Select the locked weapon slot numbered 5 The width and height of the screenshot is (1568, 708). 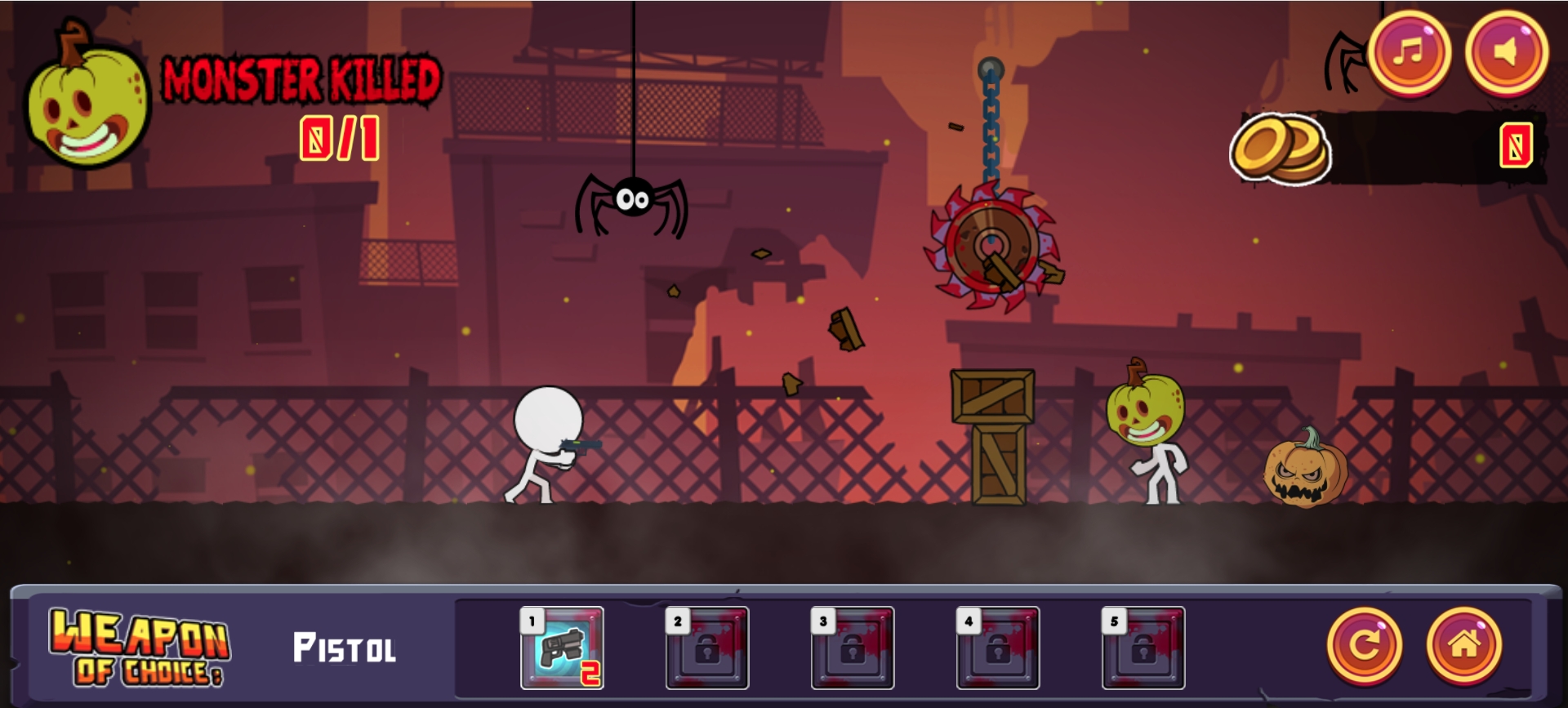point(1143,648)
